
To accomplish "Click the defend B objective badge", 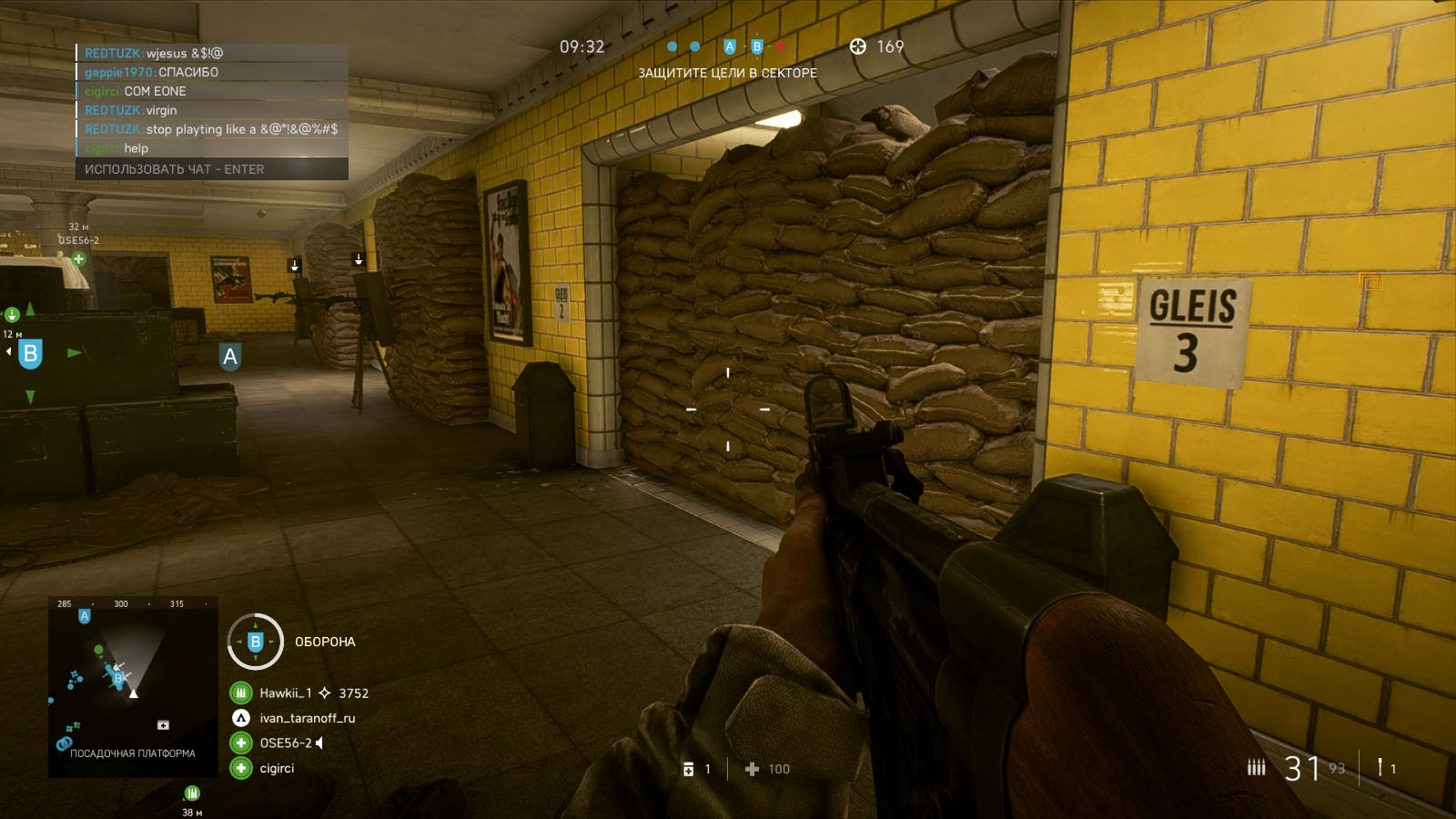I will pos(255,642).
